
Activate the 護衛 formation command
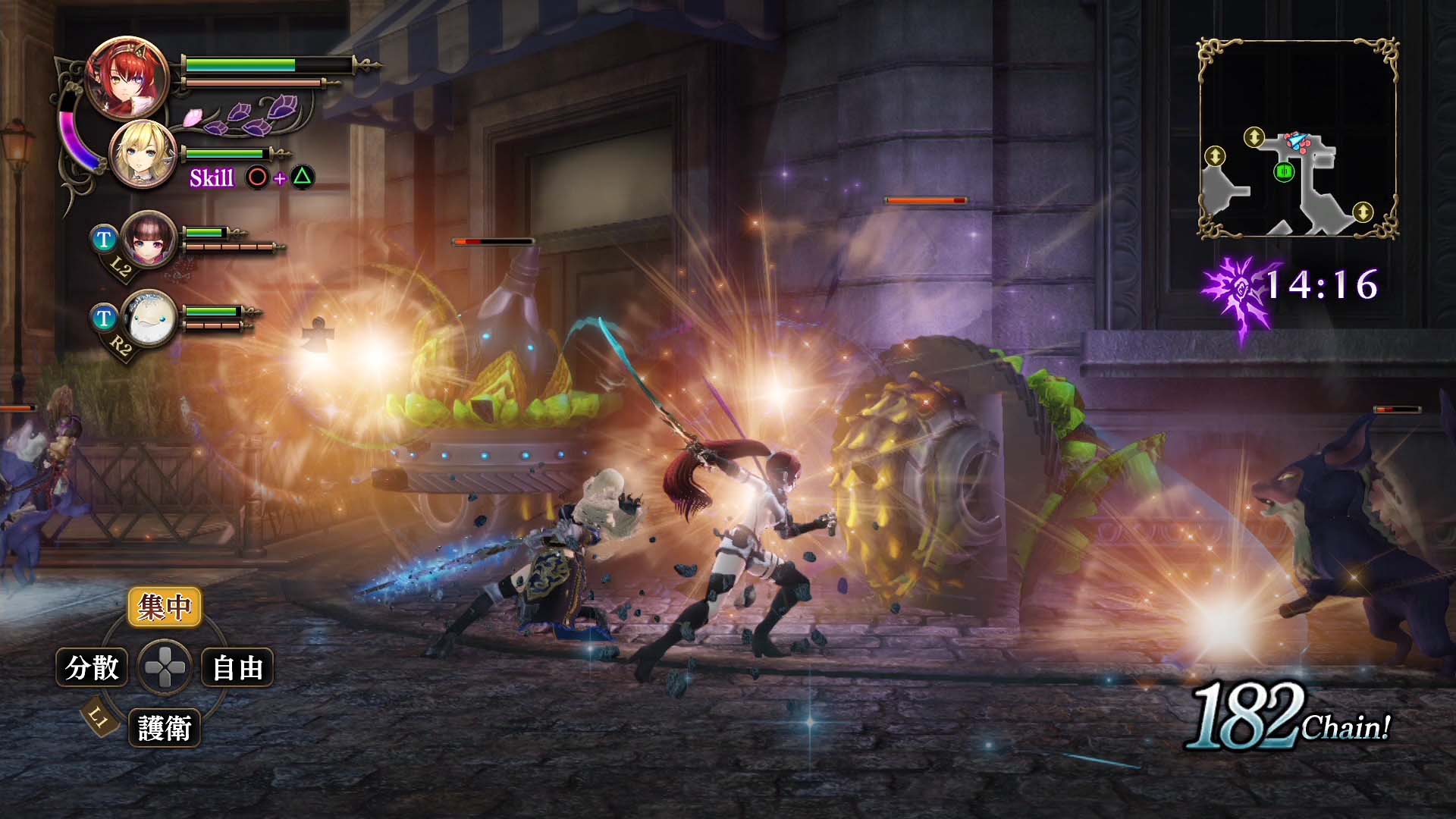coord(165,728)
